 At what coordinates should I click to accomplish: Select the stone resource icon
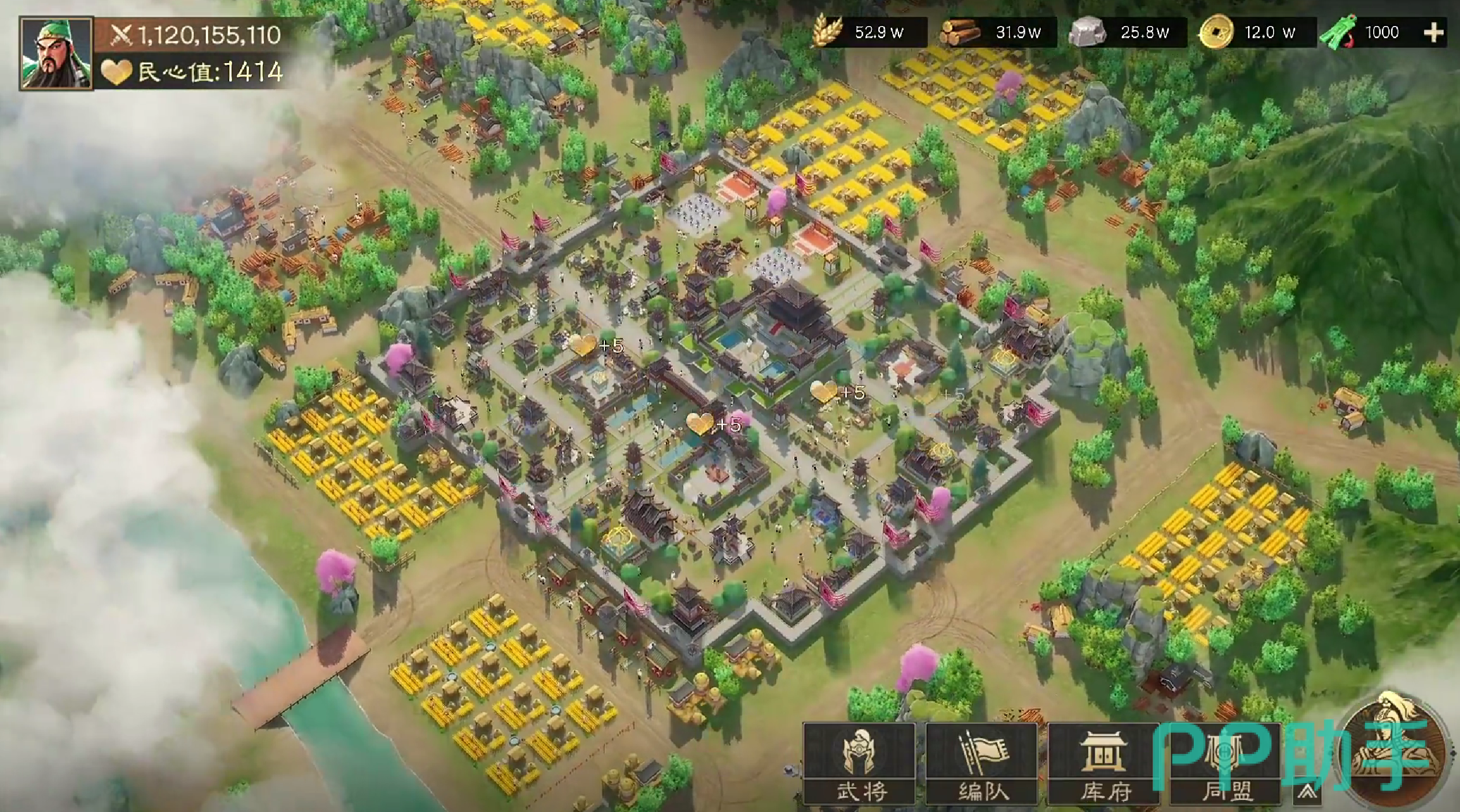point(1087,32)
